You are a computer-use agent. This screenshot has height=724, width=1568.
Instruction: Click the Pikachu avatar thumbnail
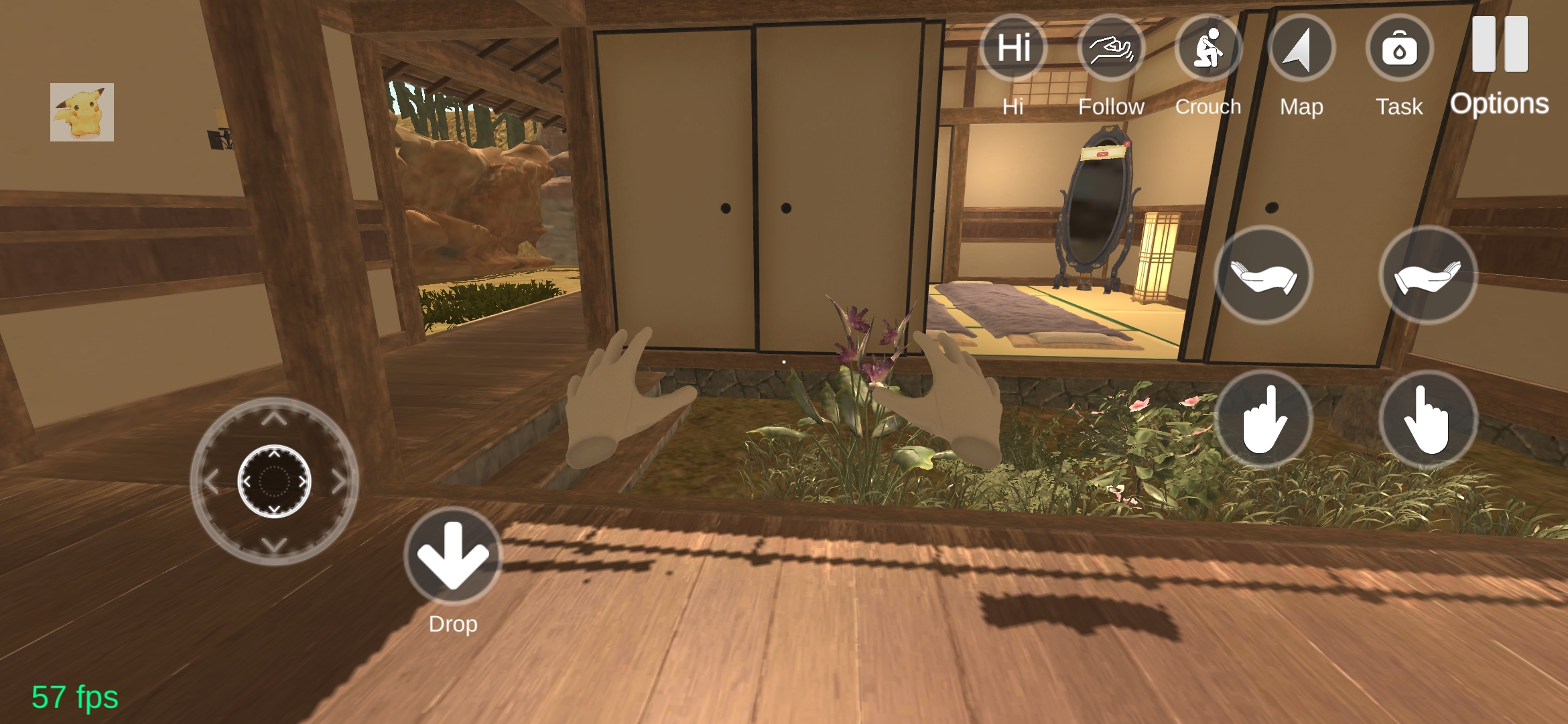(x=82, y=112)
